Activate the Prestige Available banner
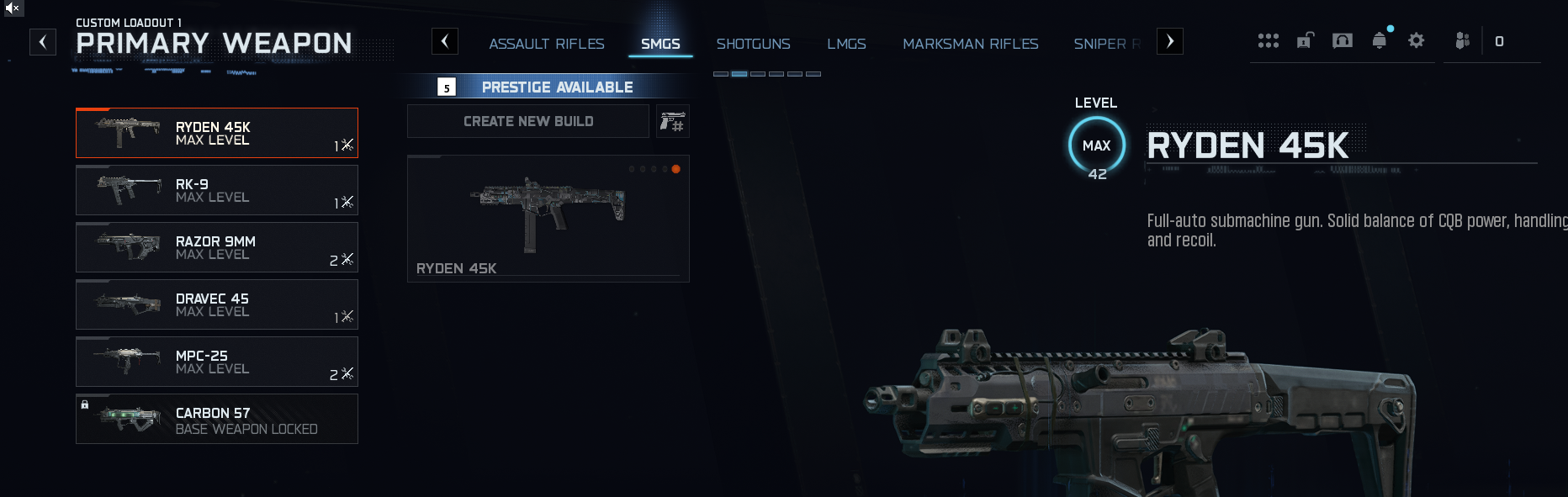1568x497 pixels. tap(547, 87)
